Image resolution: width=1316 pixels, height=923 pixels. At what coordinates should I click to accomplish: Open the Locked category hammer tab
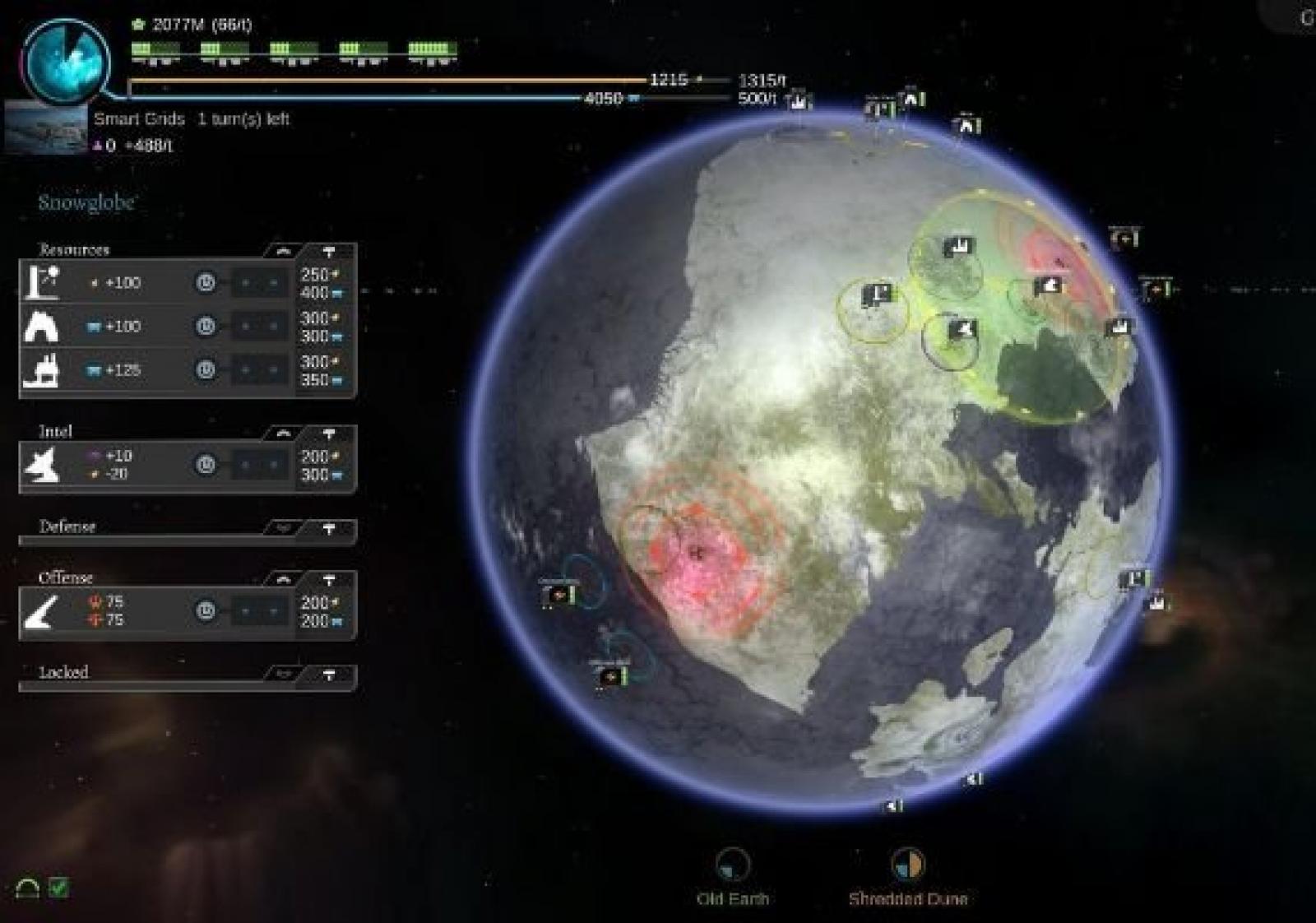[329, 675]
